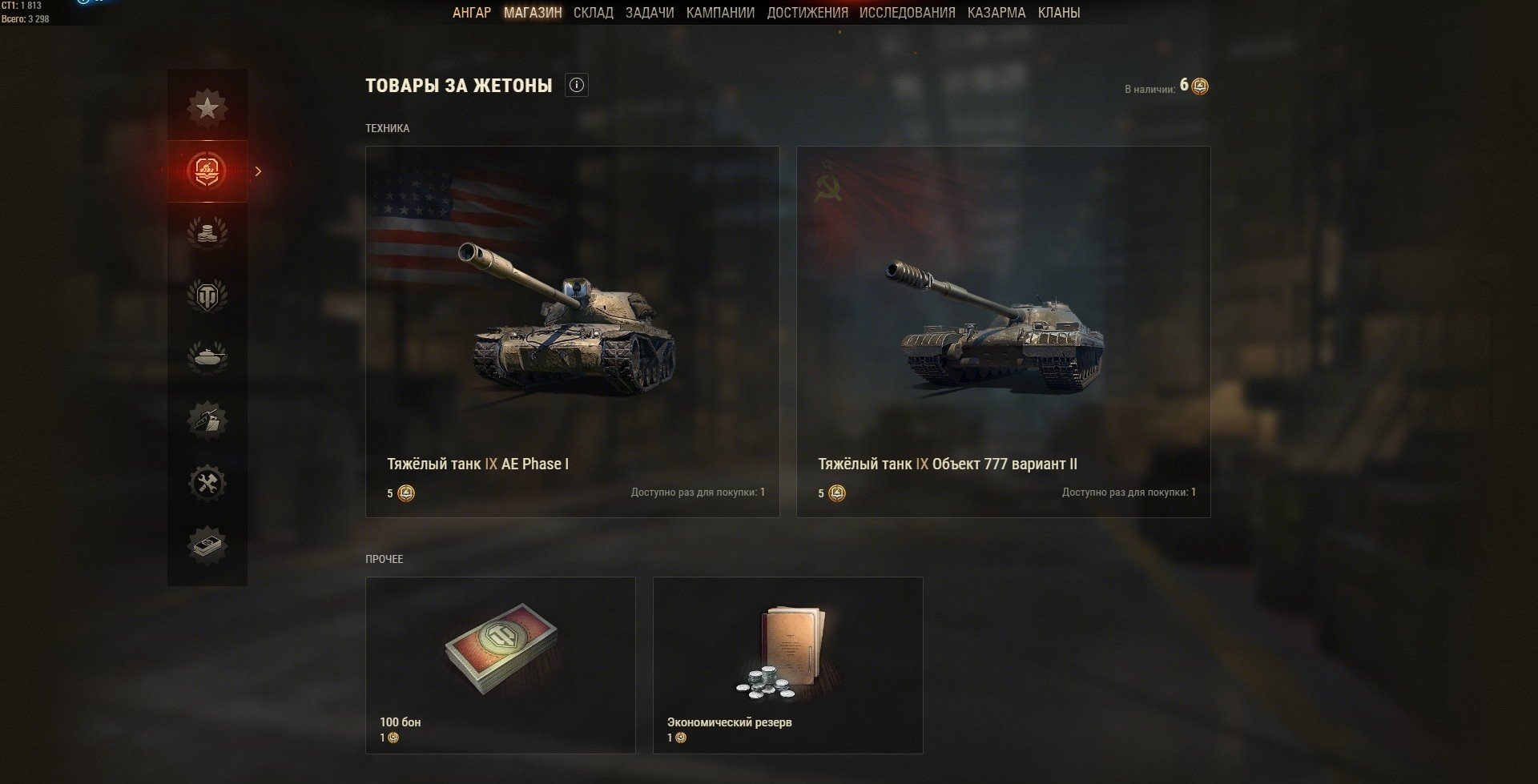1538x784 pixels.
Task: Switch to the Казарма tab
Action: pos(996,13)
